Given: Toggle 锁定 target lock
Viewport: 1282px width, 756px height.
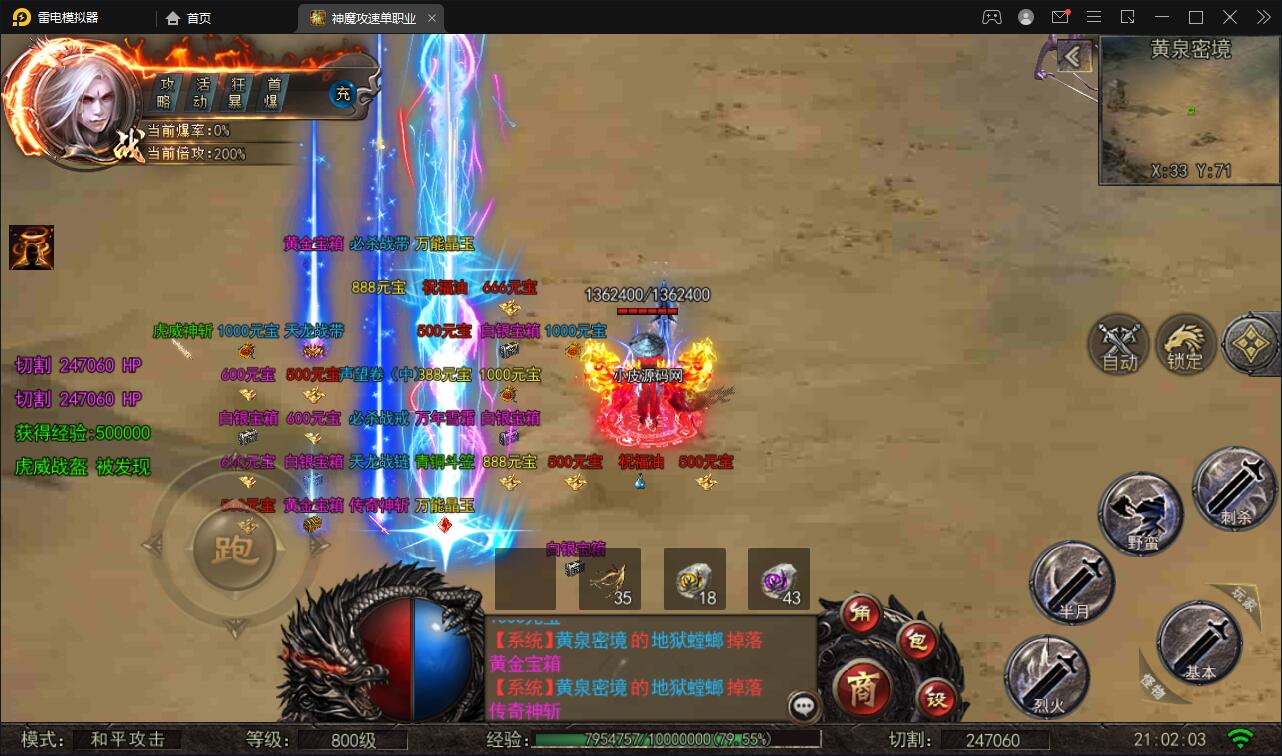Looking at the screenshot, I should pos(1186,344).
